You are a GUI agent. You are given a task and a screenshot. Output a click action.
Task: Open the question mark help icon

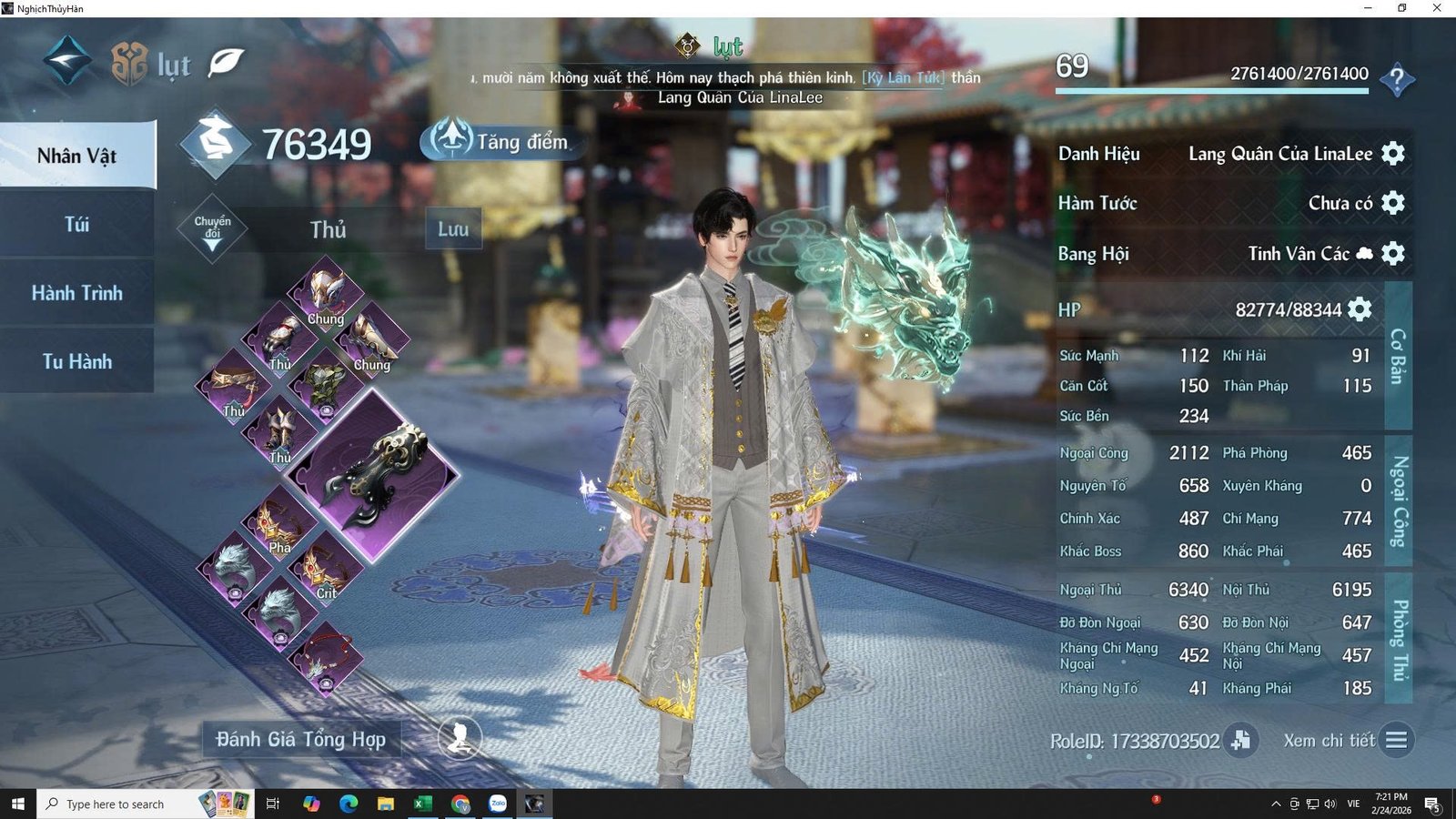(1397, 79)
